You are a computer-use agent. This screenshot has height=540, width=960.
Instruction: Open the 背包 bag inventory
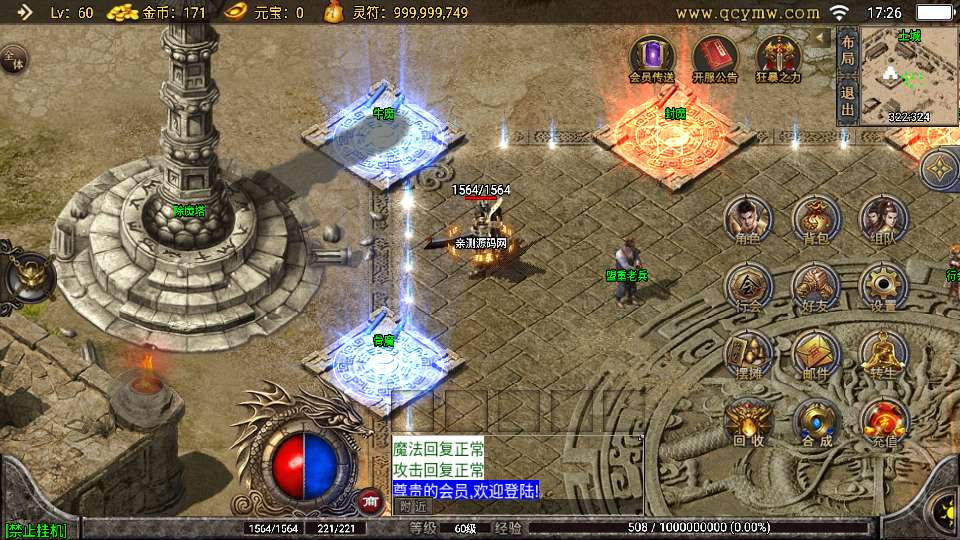(816, 219)
